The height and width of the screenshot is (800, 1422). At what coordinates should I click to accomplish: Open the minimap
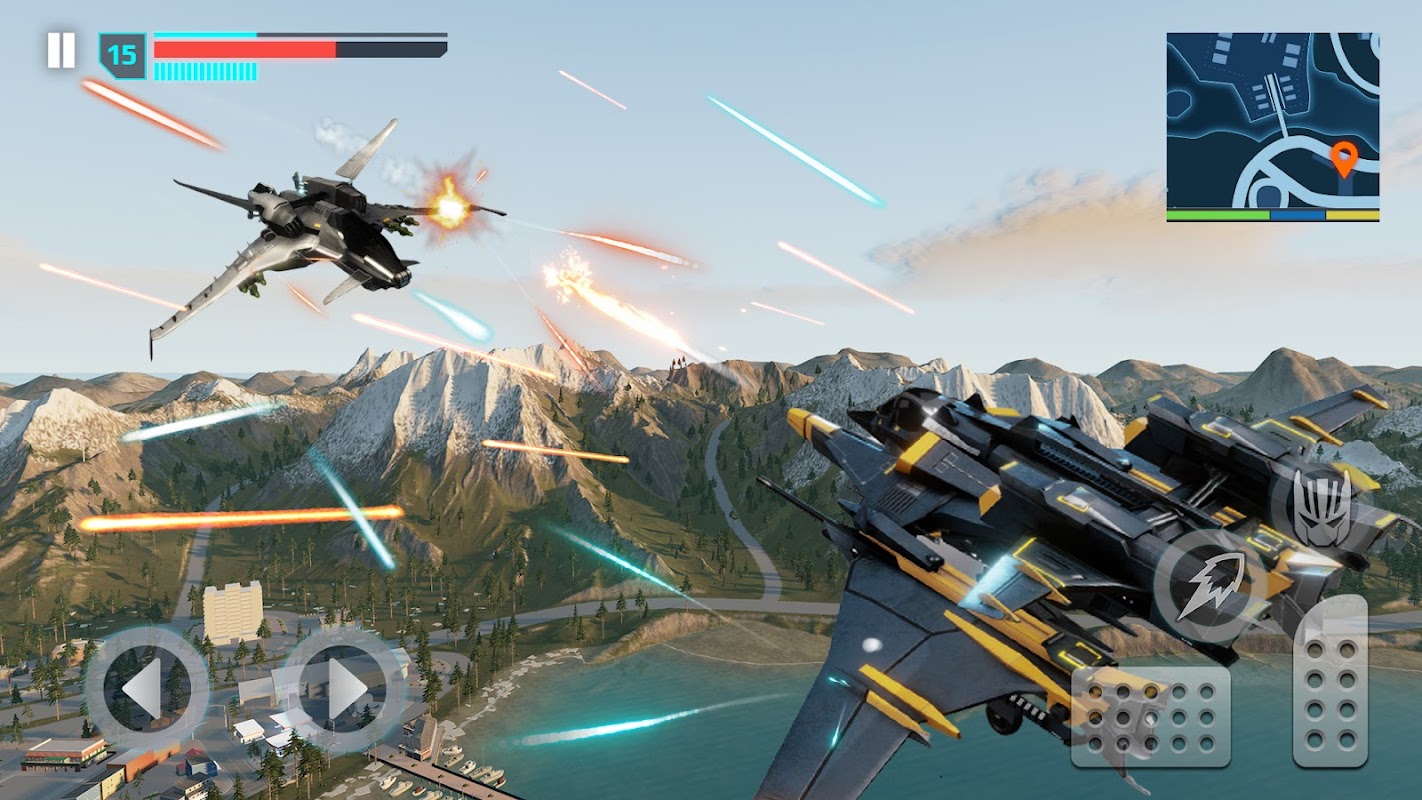[x=1272, y=125]
